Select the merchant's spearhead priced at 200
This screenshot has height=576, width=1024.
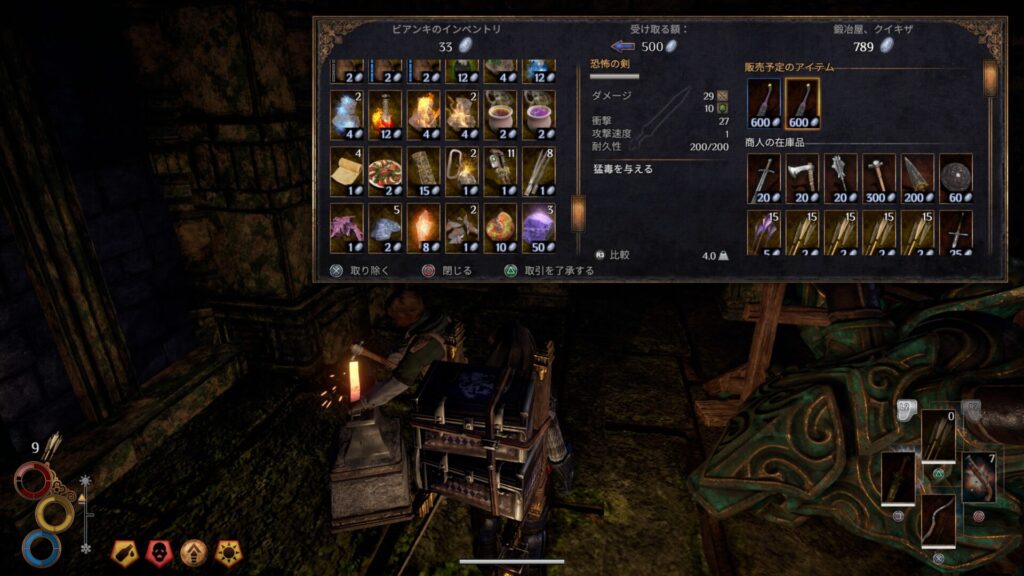[918, 180]
